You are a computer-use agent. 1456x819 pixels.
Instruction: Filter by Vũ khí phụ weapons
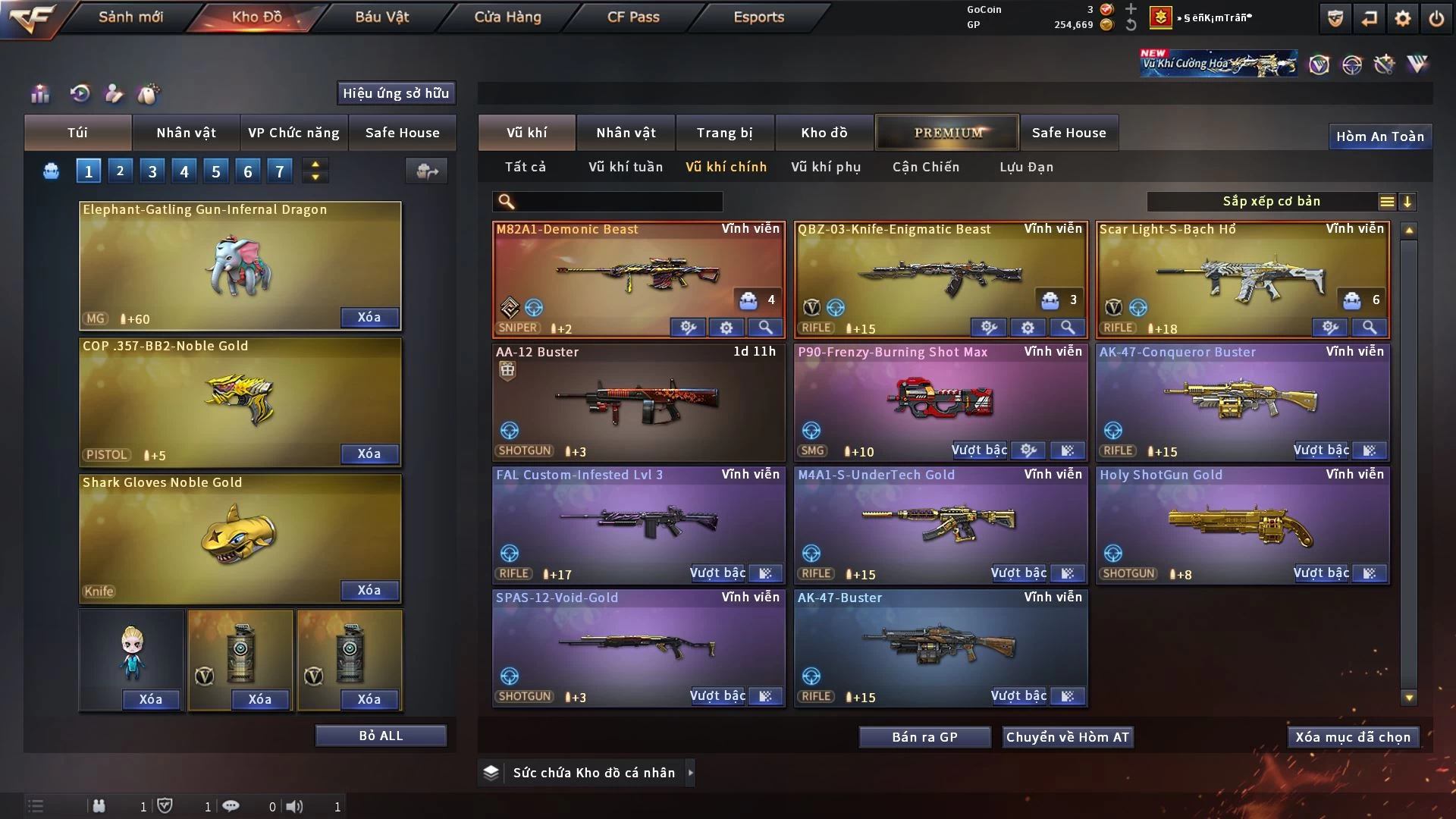pos(826,167)
